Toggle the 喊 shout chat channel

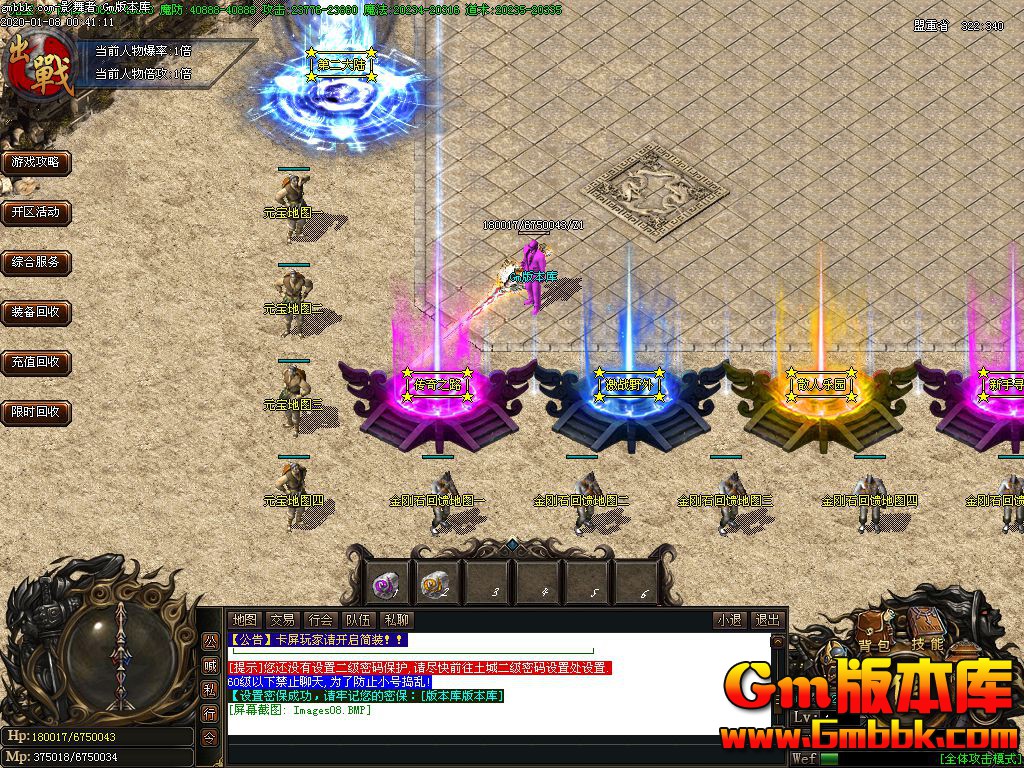click(x=210, y=665)
